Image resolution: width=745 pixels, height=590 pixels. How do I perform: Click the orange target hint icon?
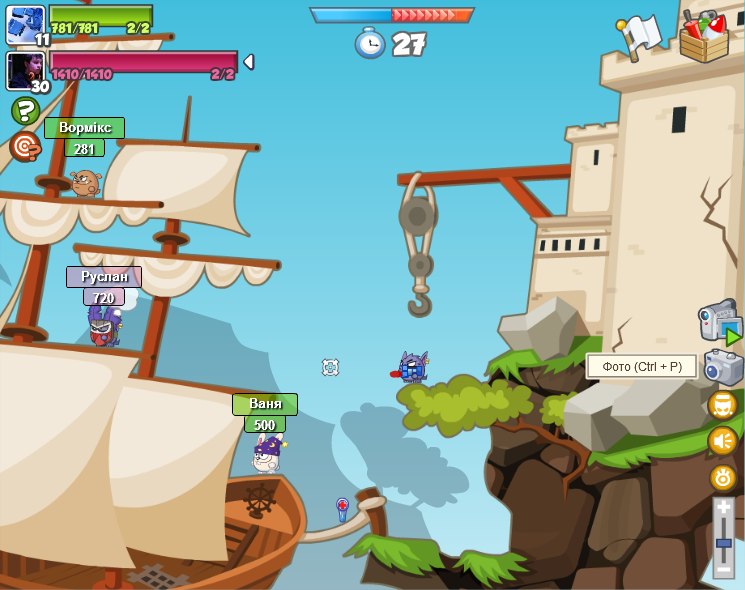click(24, 146)
